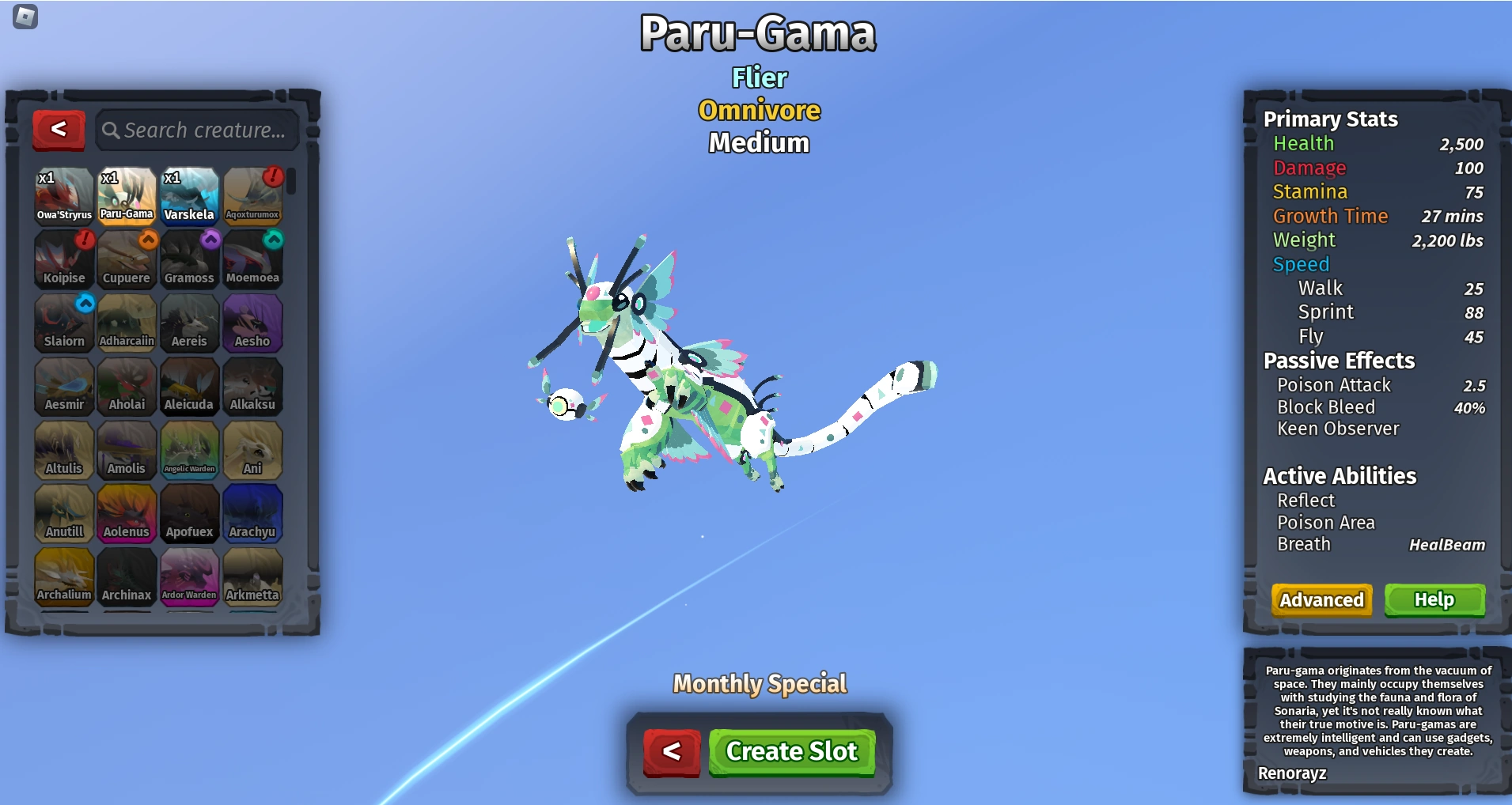This screenshot has height=805, width=1512.
Task: Select the Aesho creature thumbnail
Action: pyautogui.click(x=253, y=323)
